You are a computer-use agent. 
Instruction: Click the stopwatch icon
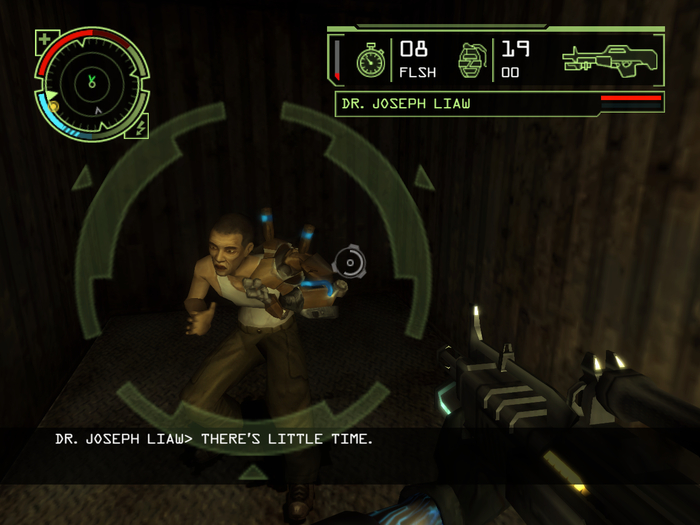(x=372, y=61)
